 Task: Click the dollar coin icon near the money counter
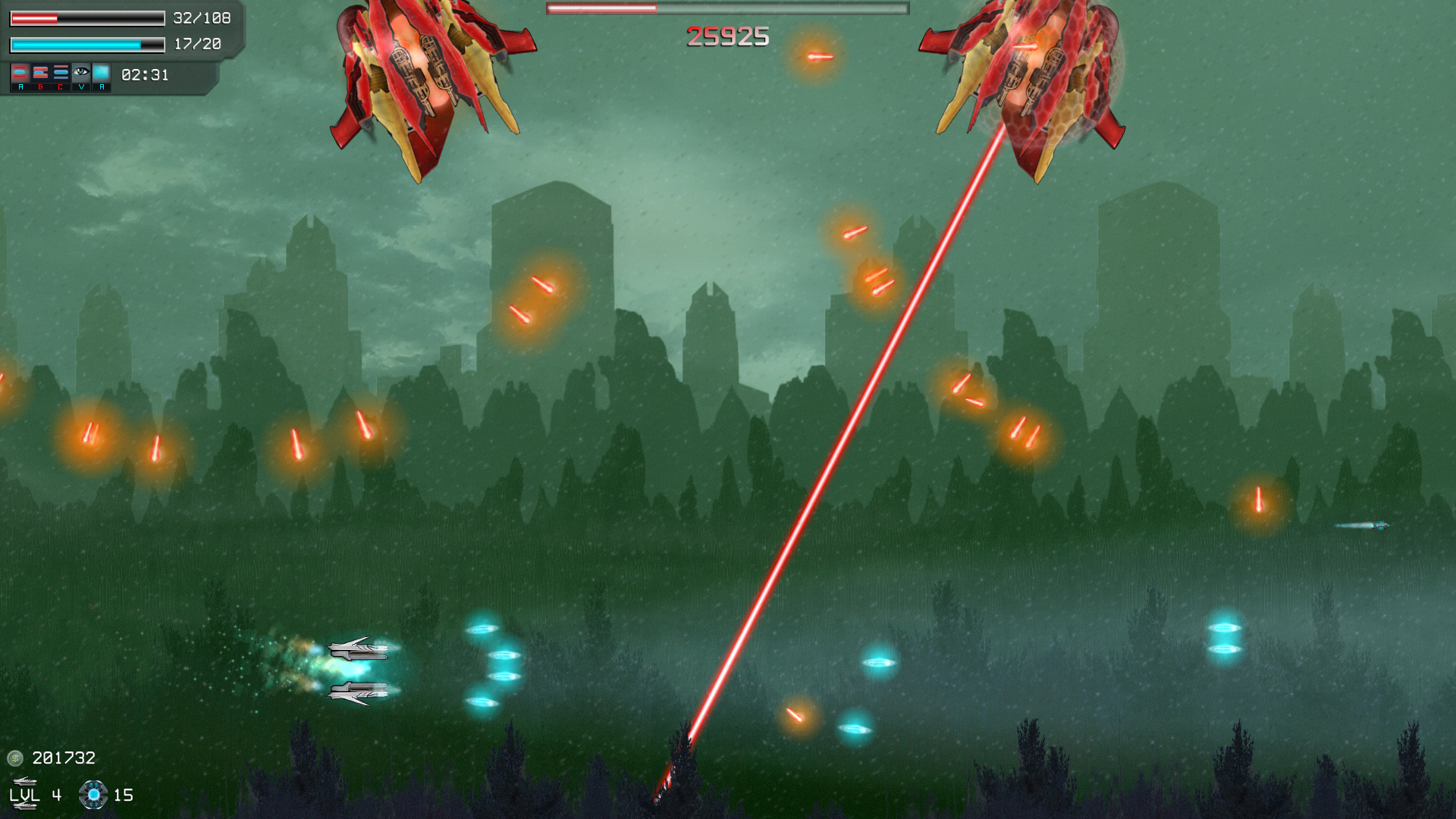tap(15, 758)
